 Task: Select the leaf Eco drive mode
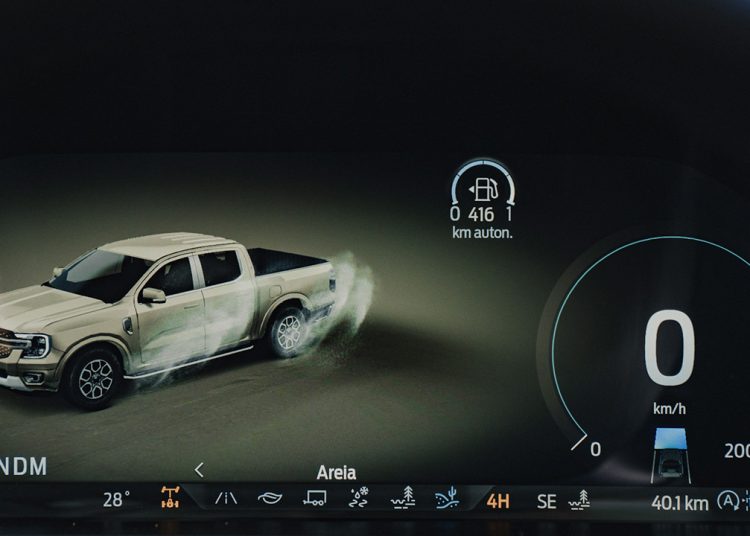point(270,498)
